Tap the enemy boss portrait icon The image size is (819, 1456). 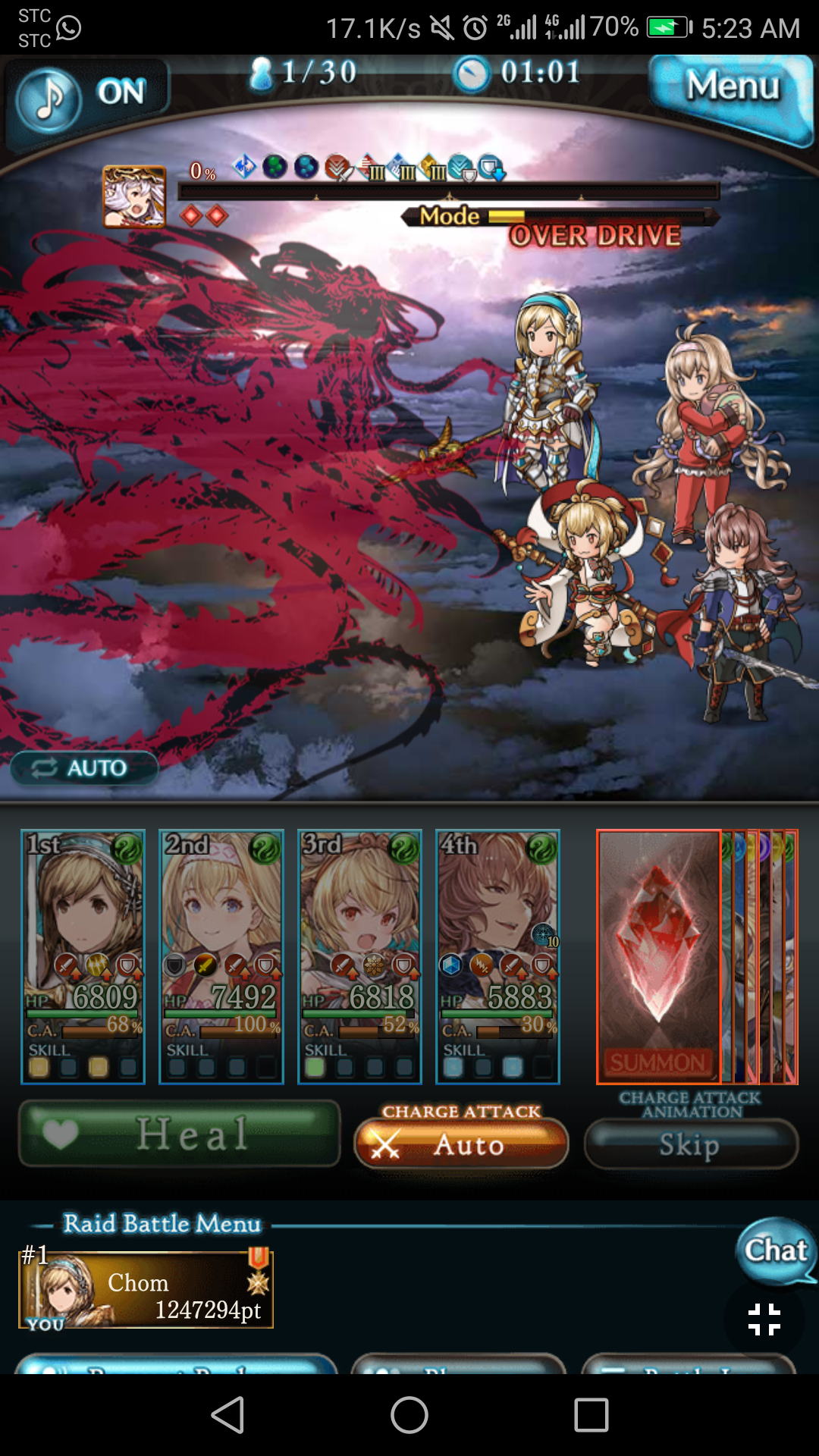[134, 196]
